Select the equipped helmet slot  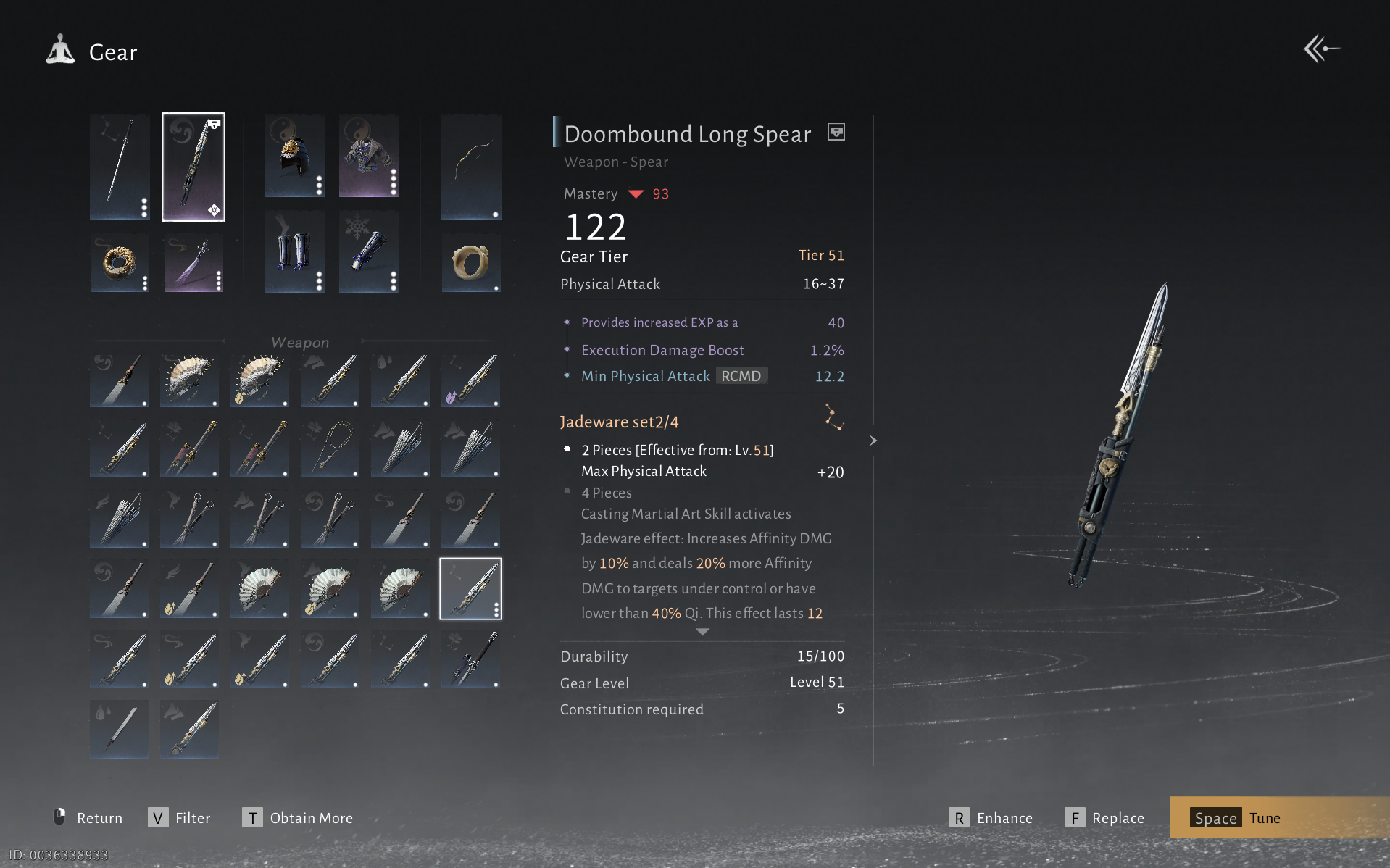pyautogui.click(x=294, y=156)
